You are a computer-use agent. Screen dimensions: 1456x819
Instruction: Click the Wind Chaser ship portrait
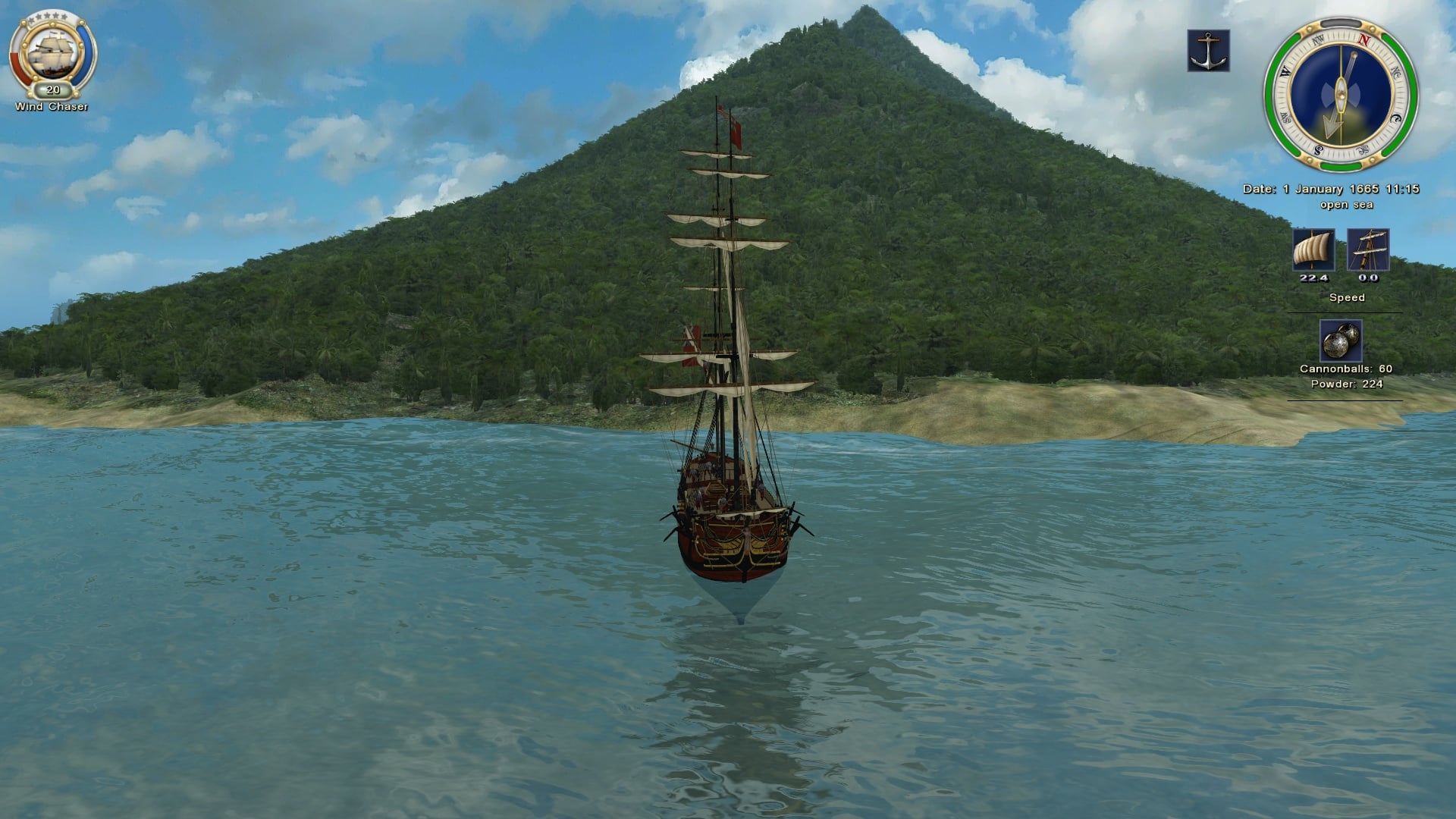pos(52,53)
